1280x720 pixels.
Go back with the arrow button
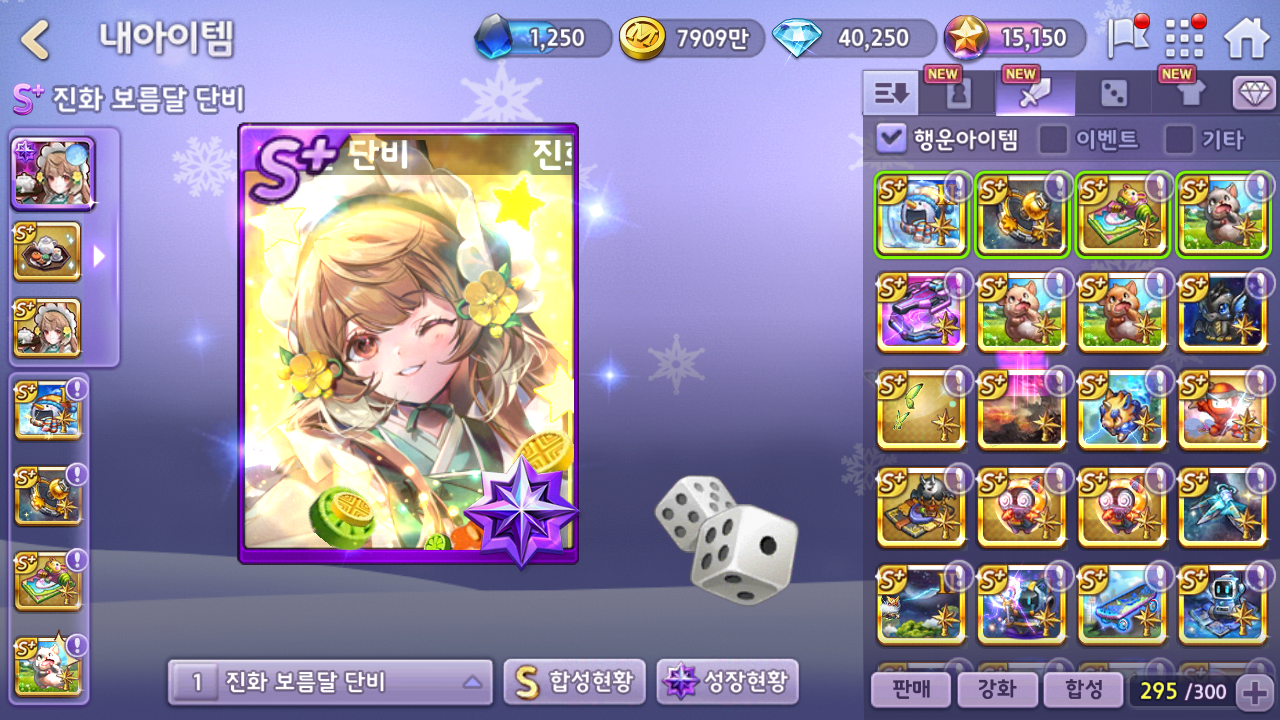click(x=36, y=40)
